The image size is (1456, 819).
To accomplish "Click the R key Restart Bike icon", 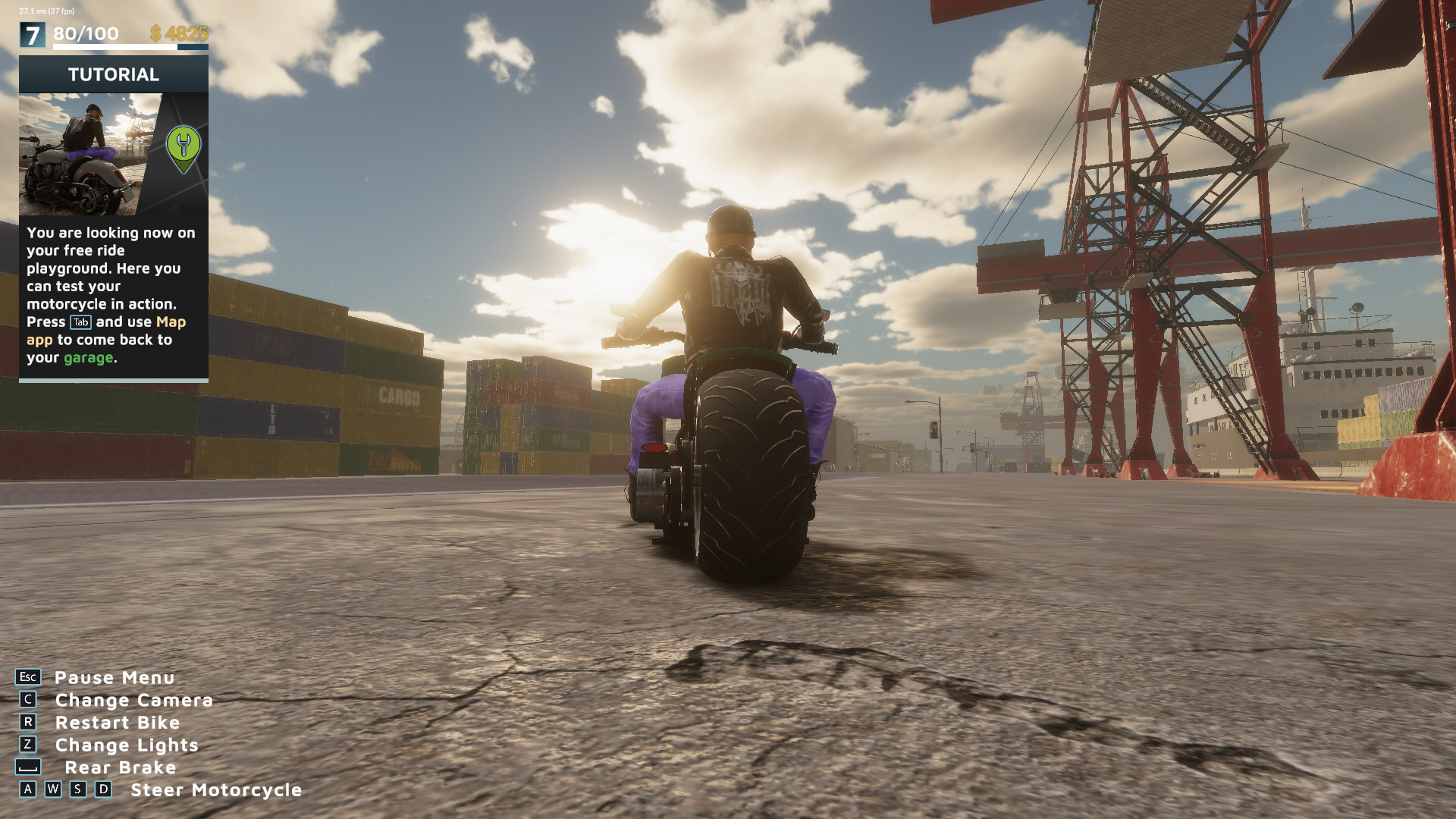I will pos(29,723).
